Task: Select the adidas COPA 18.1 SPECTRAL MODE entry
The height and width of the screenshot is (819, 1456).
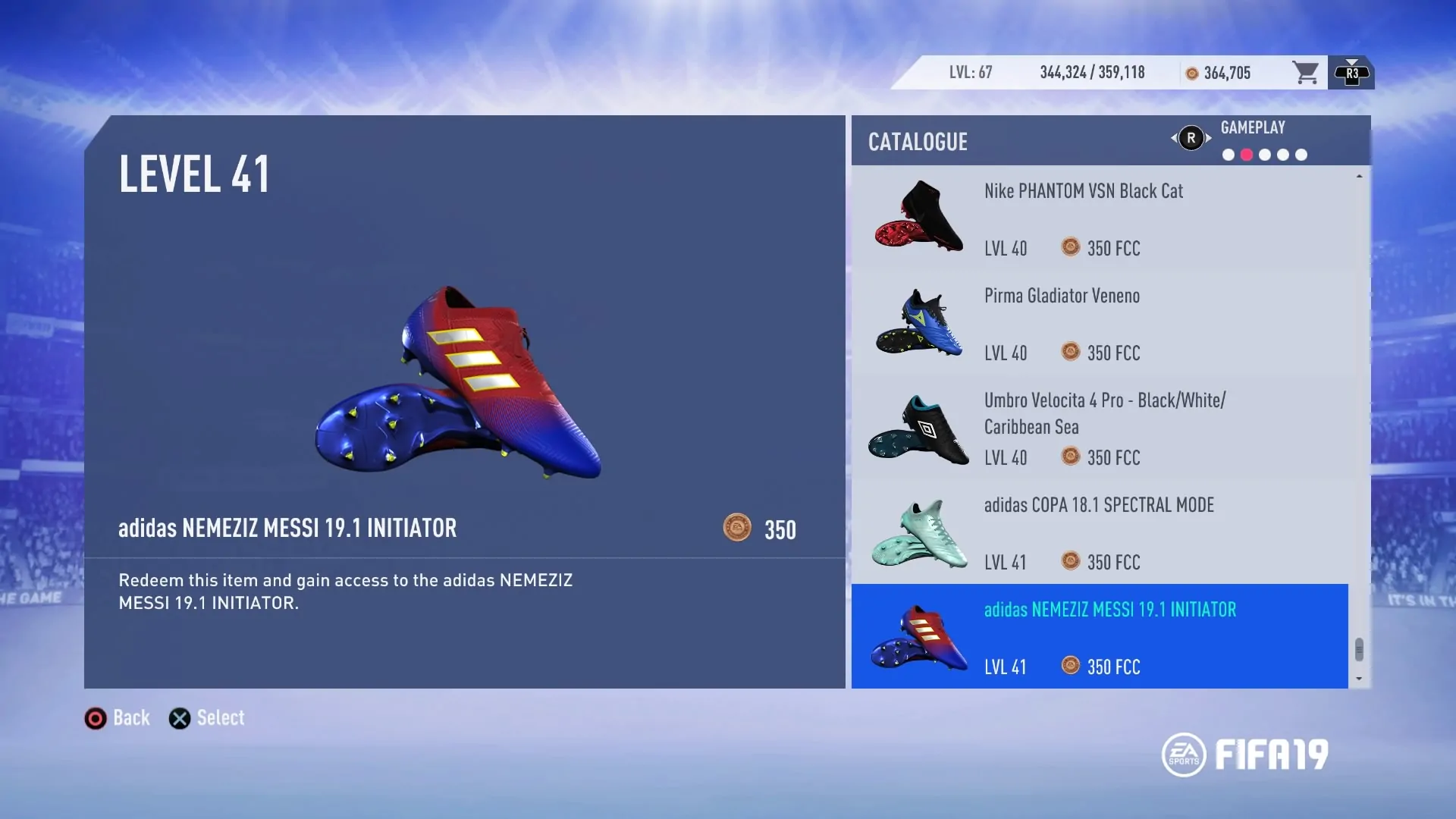Action: click(x=1100, y=531)
